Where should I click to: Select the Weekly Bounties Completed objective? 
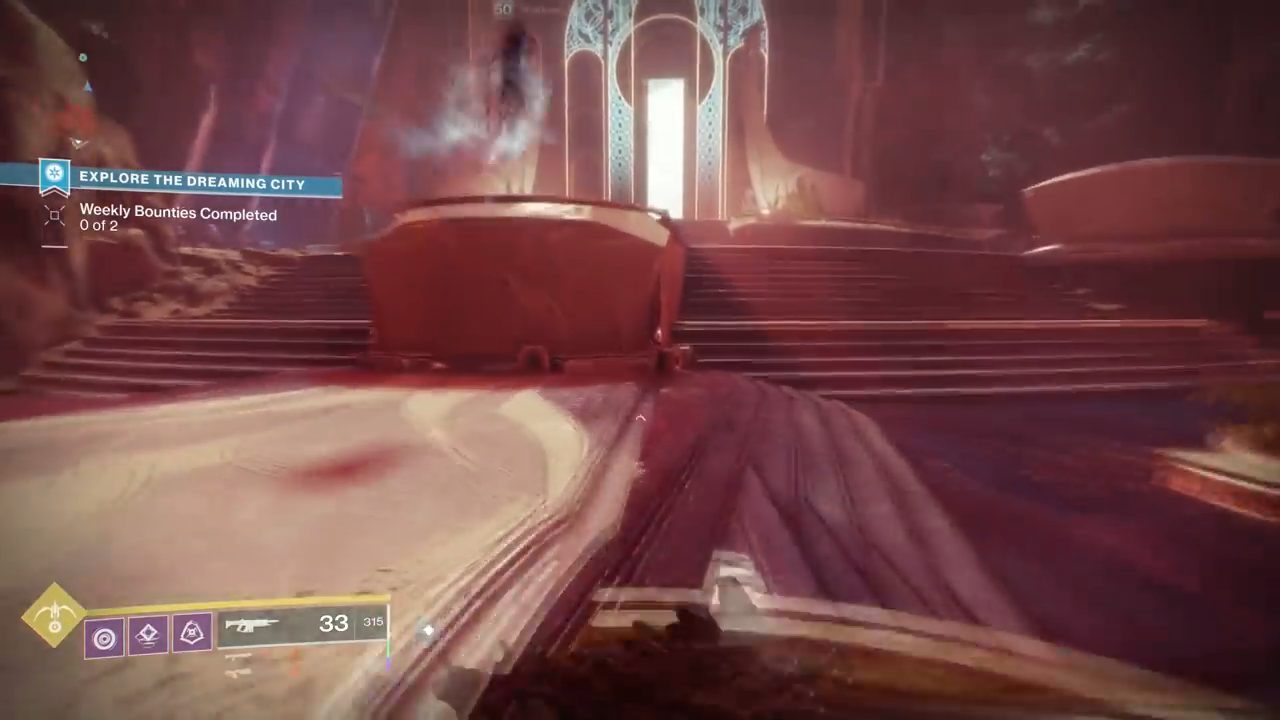pyautogui.click(x=178, y=214)
